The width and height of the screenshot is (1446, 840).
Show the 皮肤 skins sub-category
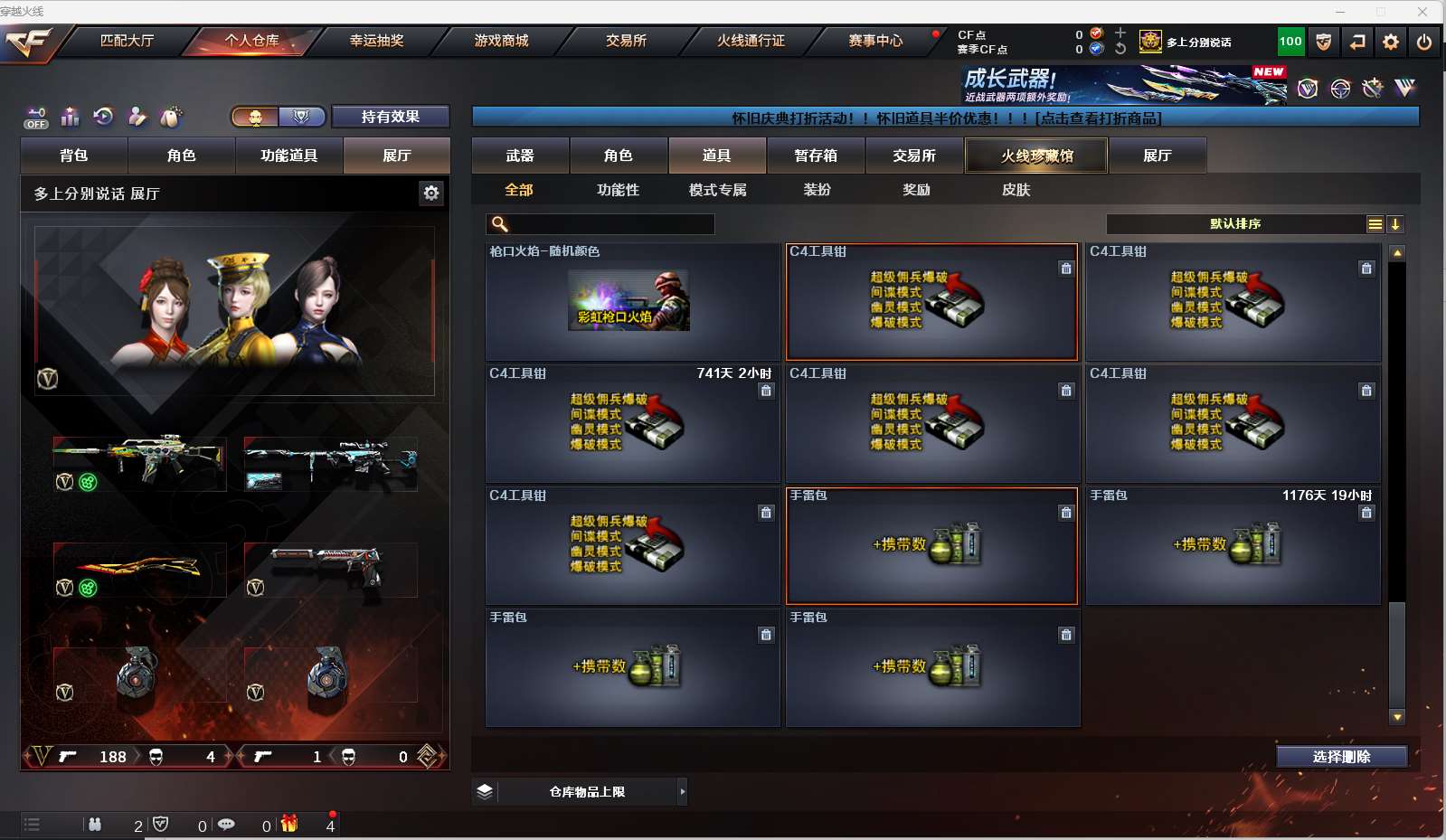tap(1016, 190)
